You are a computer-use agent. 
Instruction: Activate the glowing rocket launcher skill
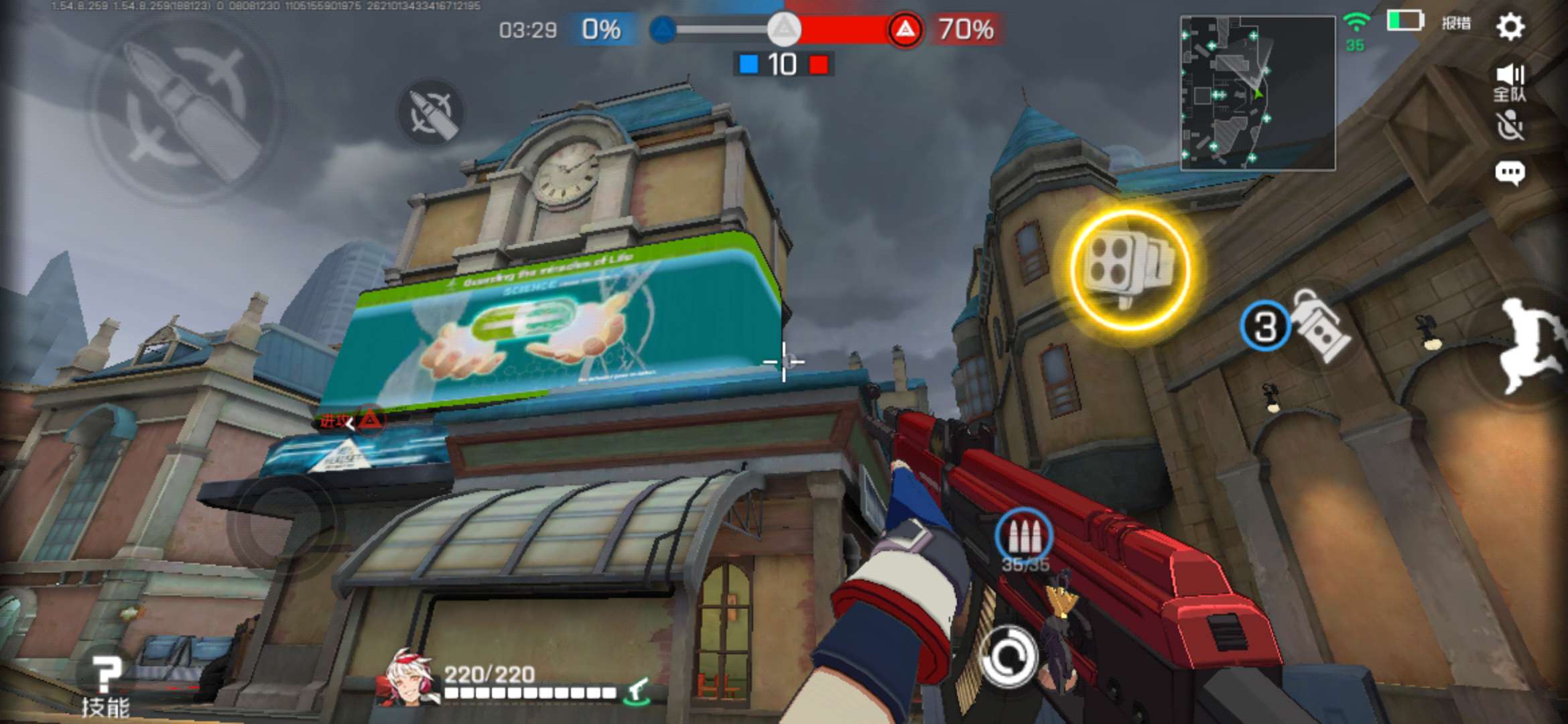[x=1130, y=269]
